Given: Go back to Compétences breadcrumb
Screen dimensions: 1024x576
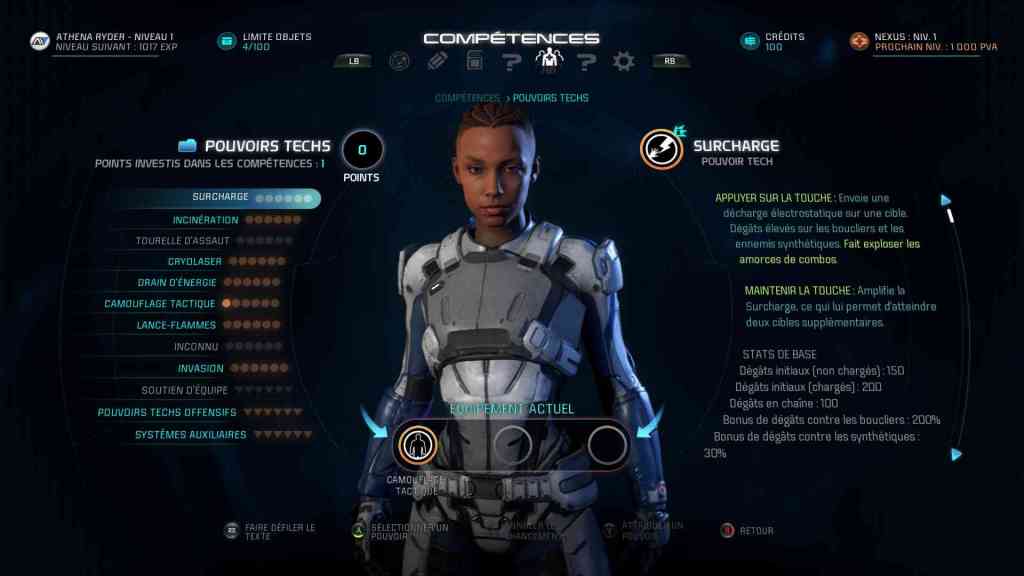Looking at the screenshot, I should tap(467, 98).
